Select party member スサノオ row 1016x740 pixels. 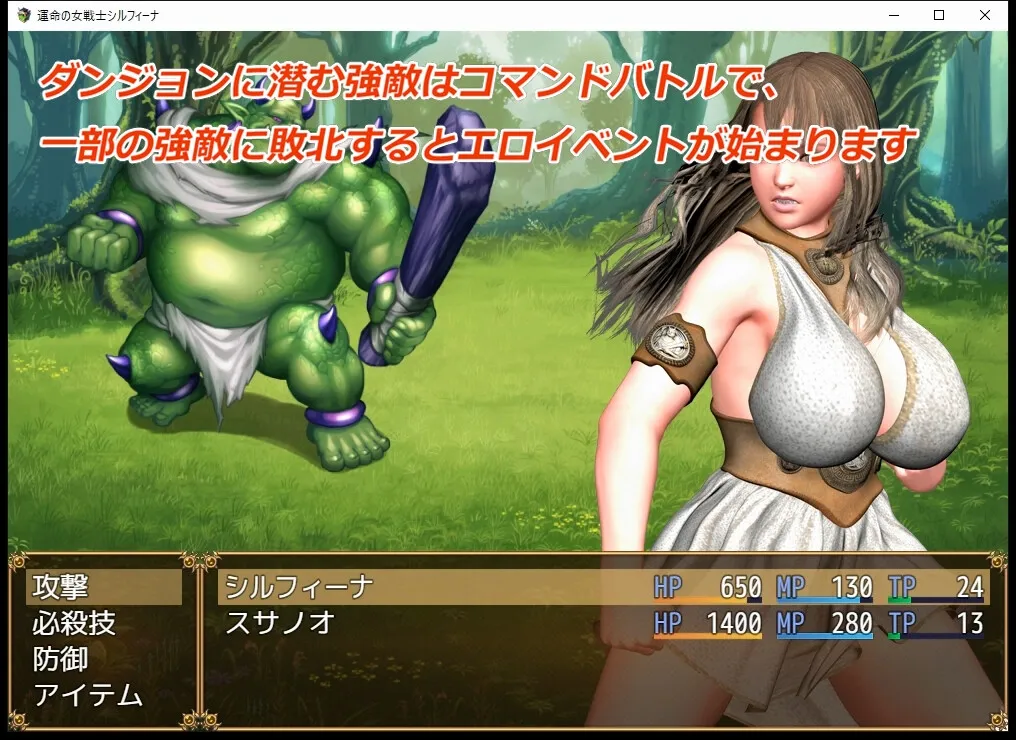coord(602,624)
